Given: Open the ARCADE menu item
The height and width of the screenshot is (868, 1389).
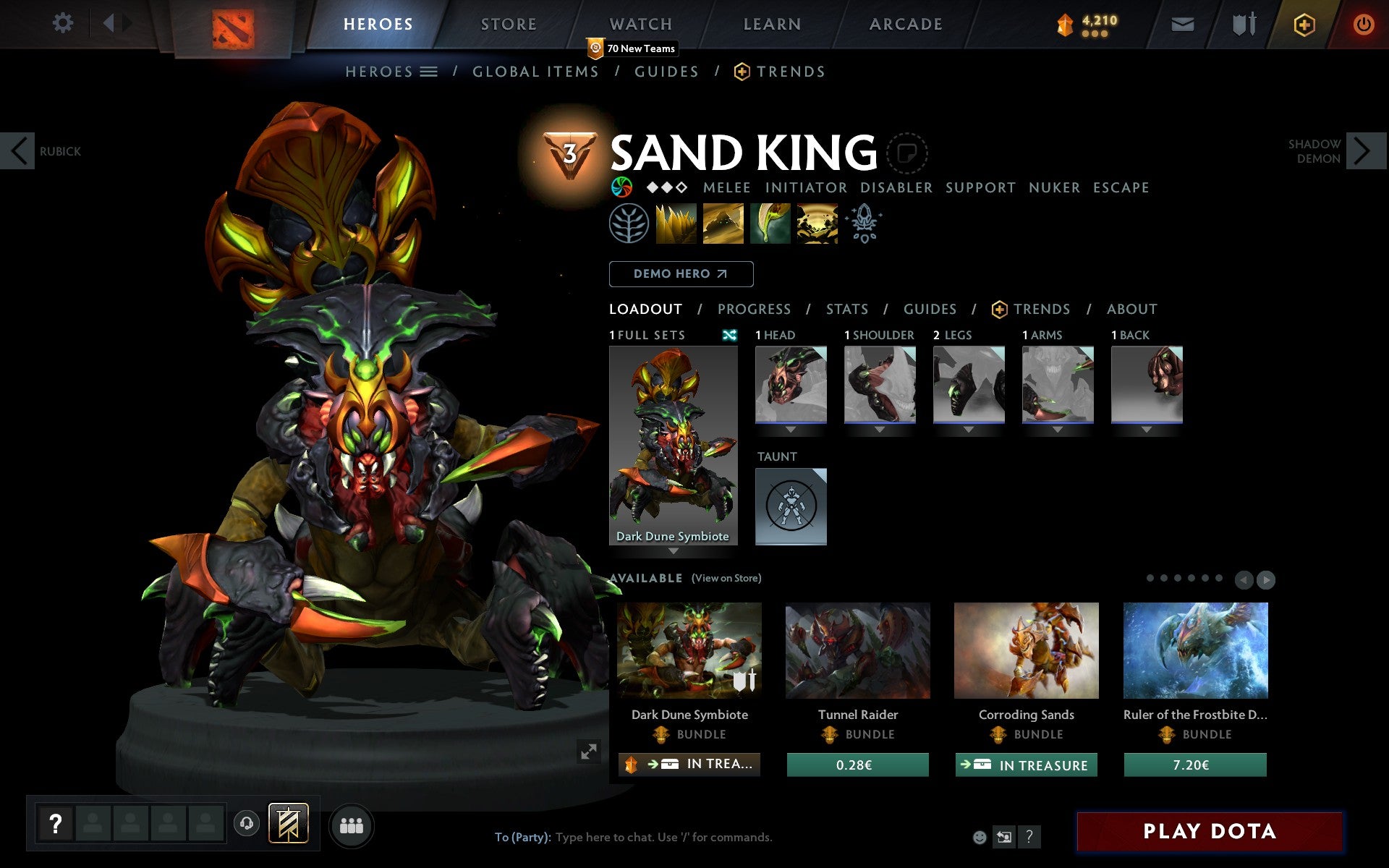Looking at the screenshot, I should tap(904, 23).
